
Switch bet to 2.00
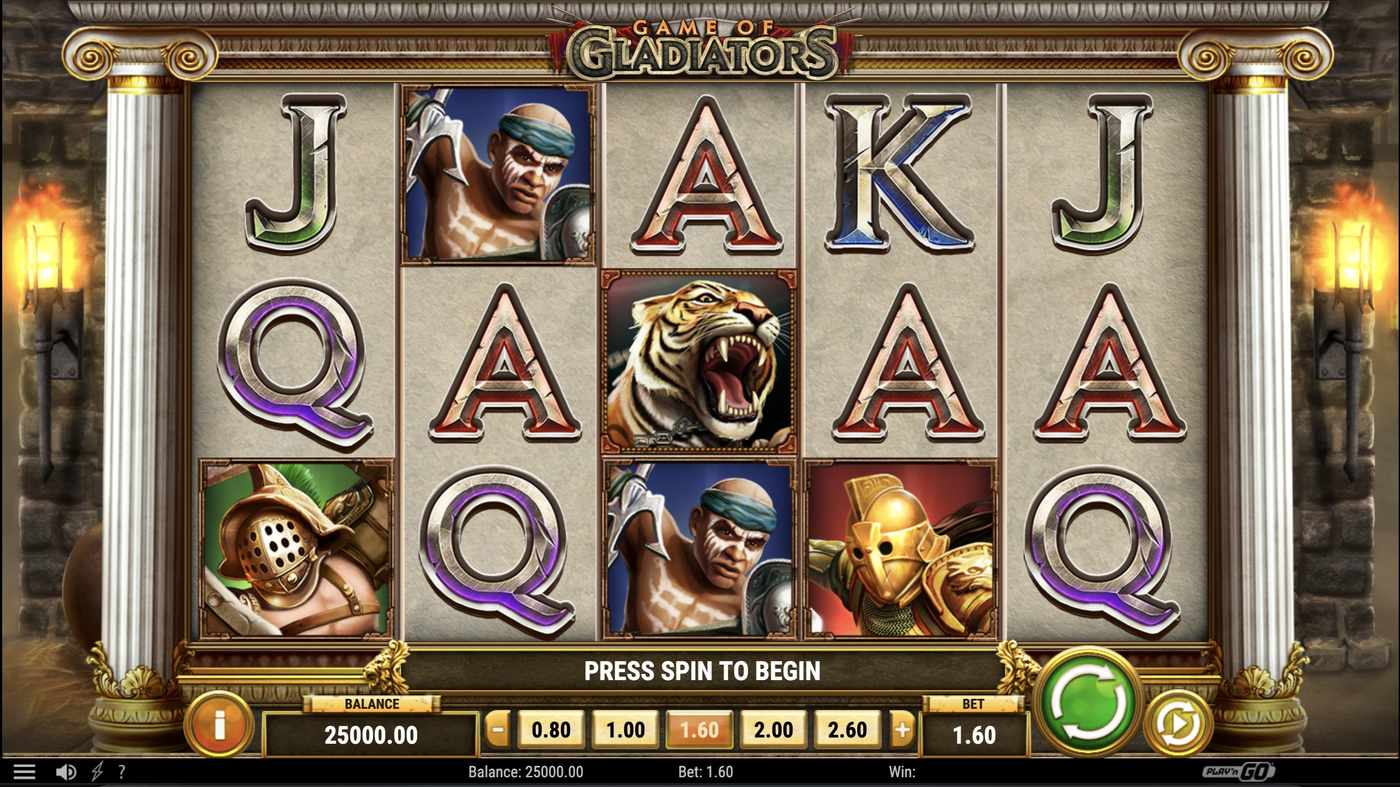pos(773,729)
